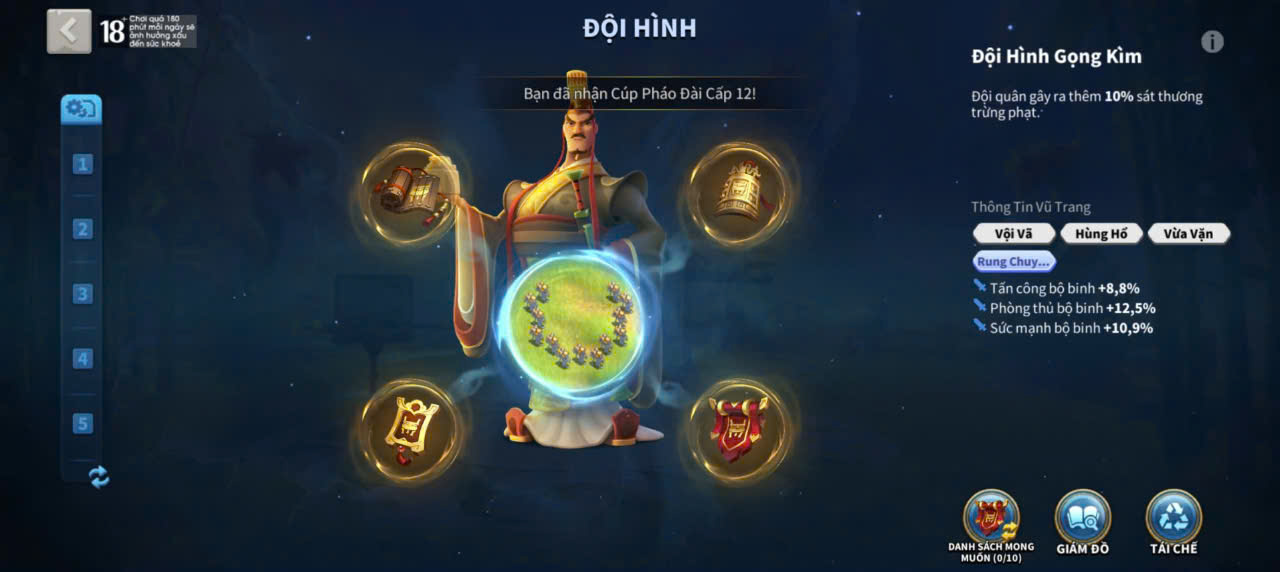Image resolution: width=1280 pixels, height=572 pixels.
Task: Select the scroll armament slot
Action: [409, 192]
